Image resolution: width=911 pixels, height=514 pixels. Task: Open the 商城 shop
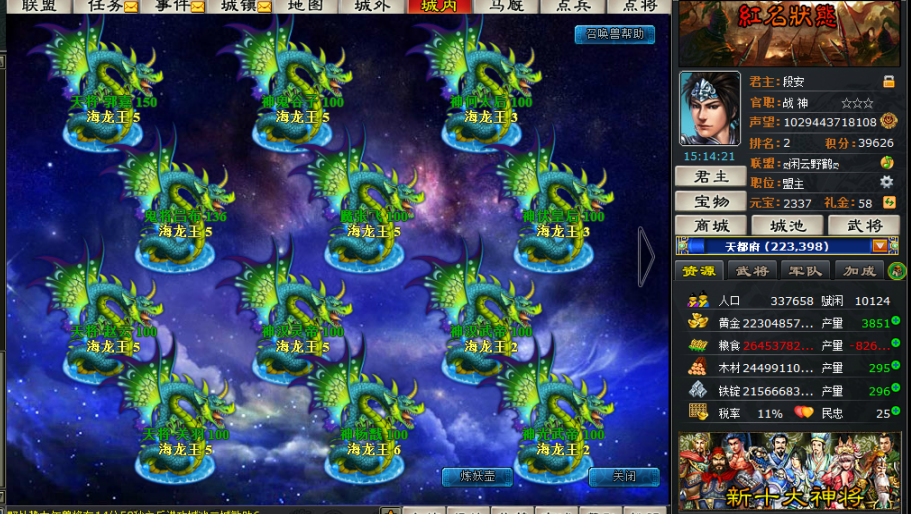711,226
